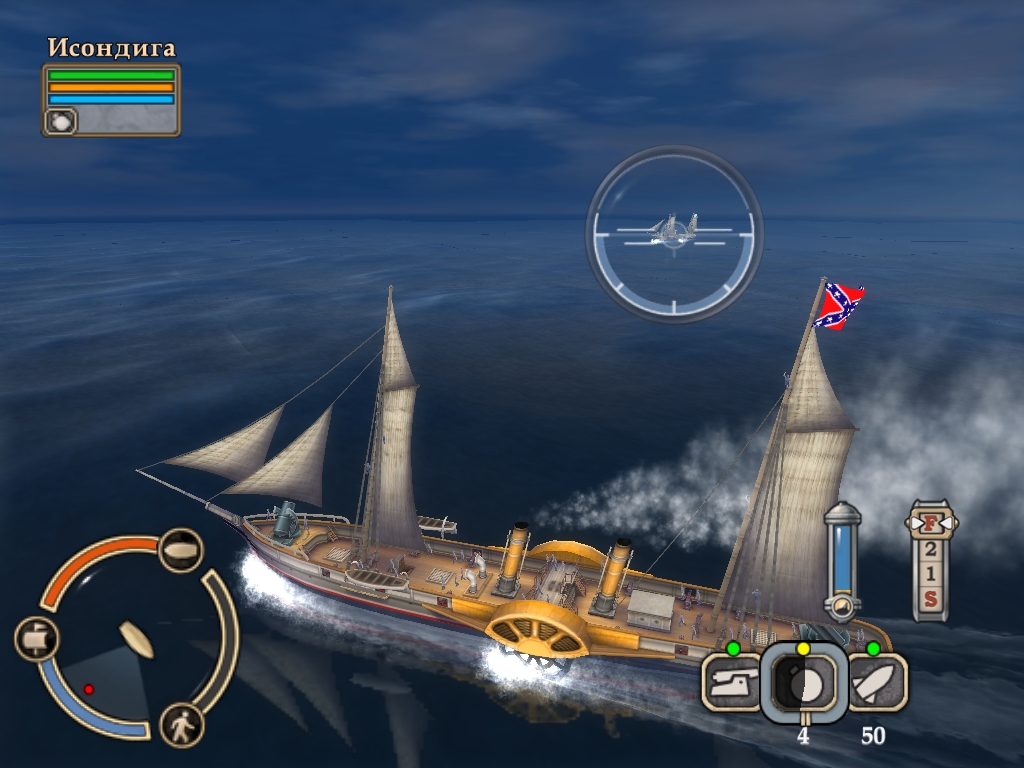
Task: Click the circular radar minimap
Action: (127, 640)
